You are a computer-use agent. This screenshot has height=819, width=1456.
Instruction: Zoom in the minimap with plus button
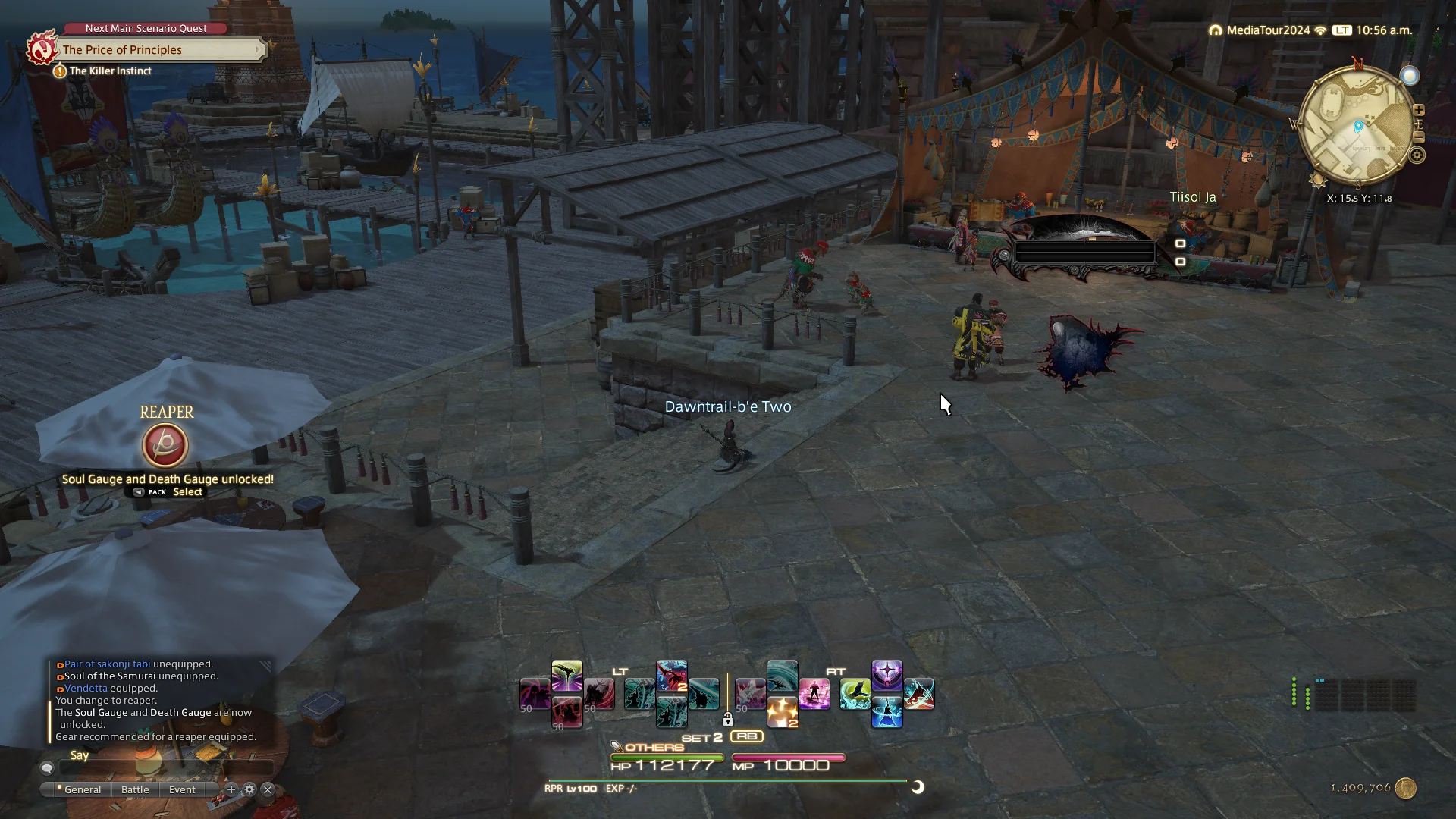coord(1419,110)
